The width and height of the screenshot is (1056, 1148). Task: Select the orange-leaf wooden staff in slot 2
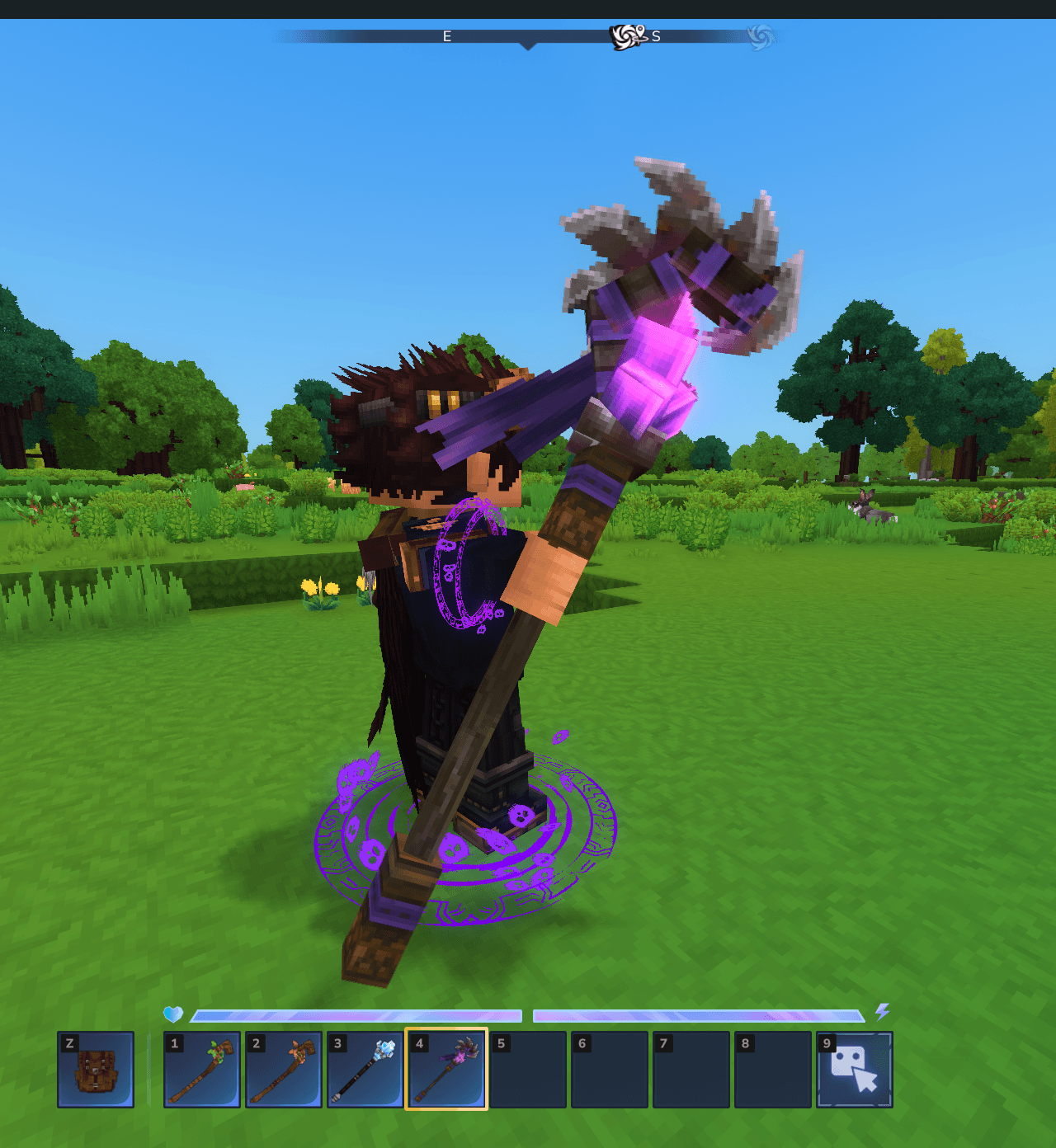pos(284,1070)
